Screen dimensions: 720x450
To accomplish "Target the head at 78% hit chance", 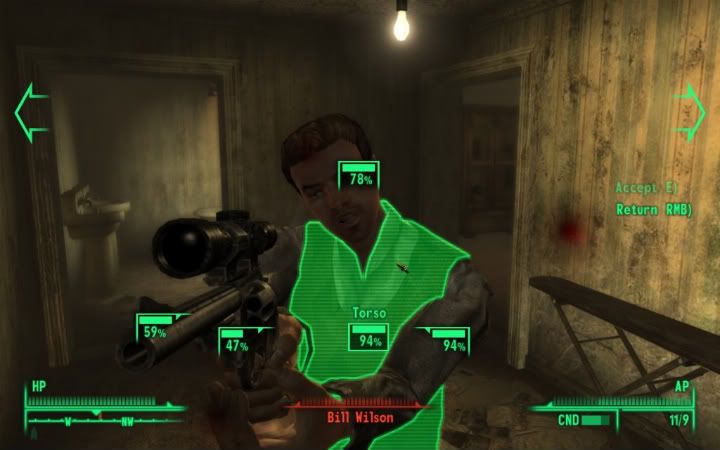I will (x=360, y=177).
